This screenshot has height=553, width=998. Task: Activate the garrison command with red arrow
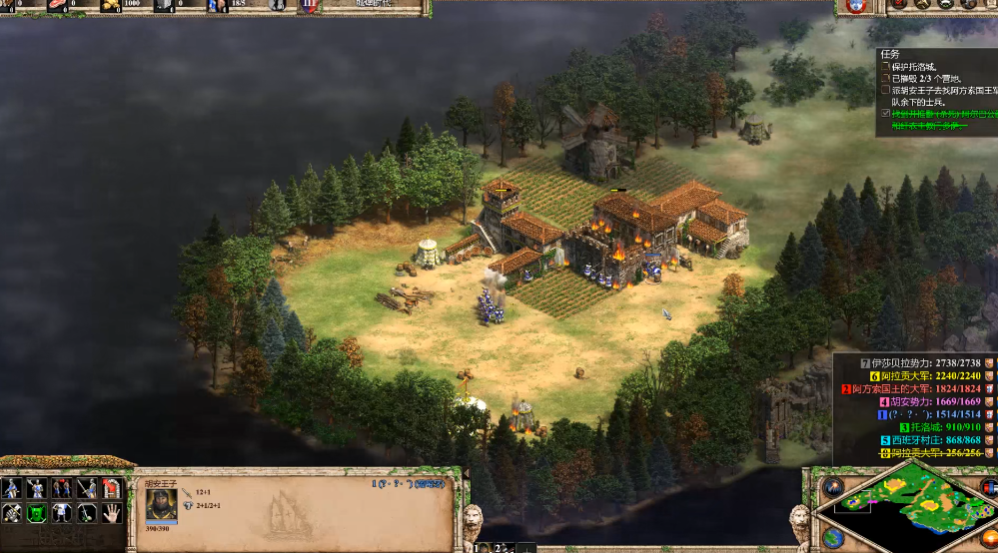(x=112, y=488)
